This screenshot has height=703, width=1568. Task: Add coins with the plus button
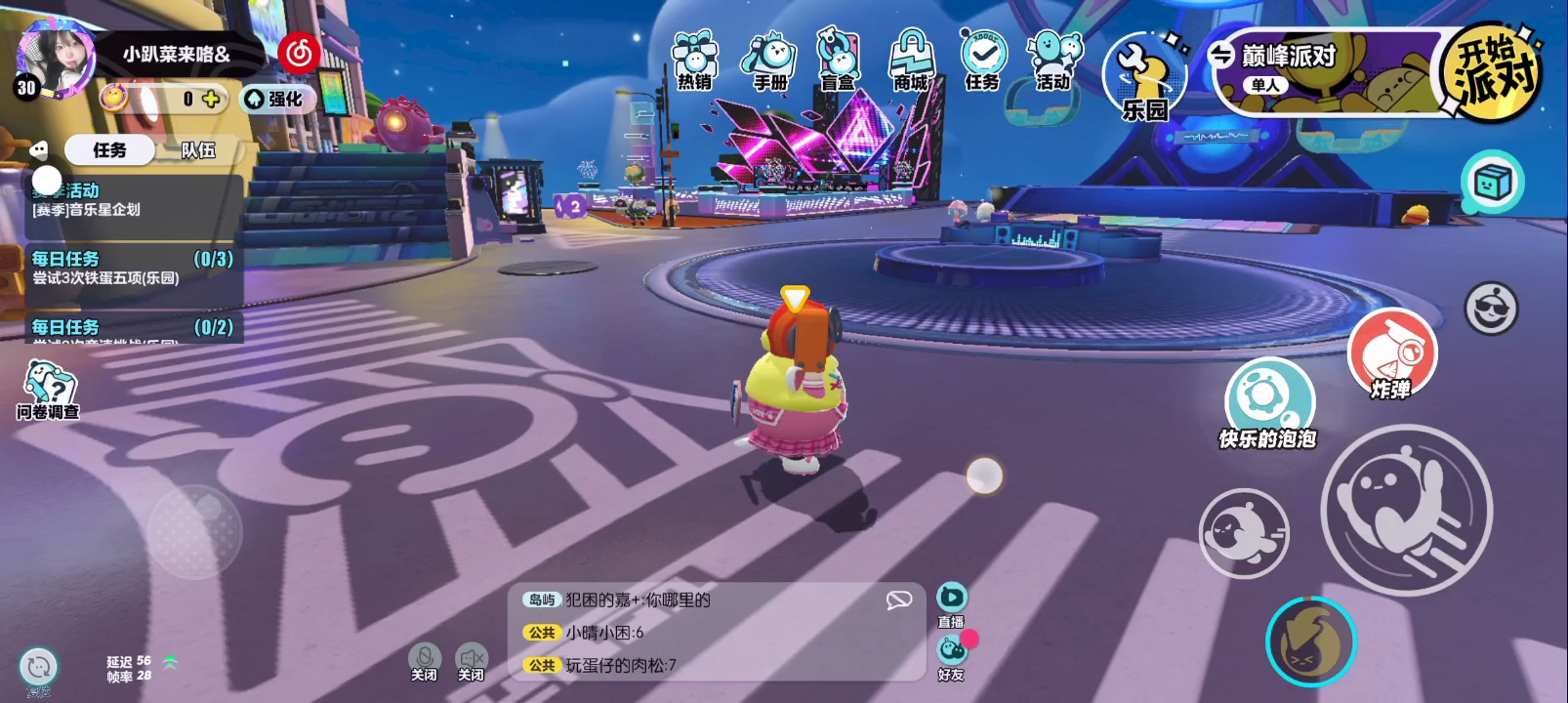click(211, 99)
